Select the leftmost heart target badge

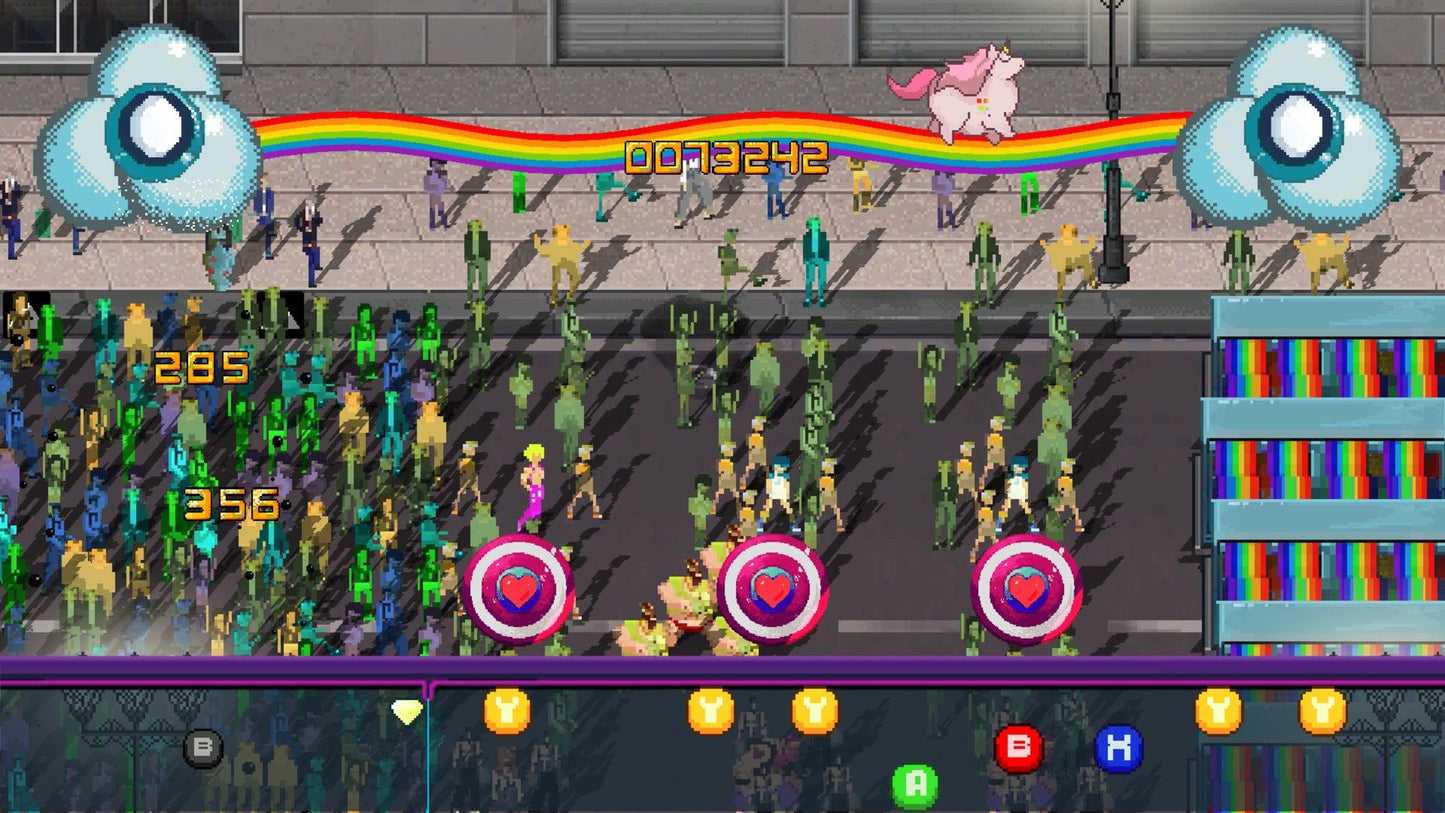tap(519, 590)
